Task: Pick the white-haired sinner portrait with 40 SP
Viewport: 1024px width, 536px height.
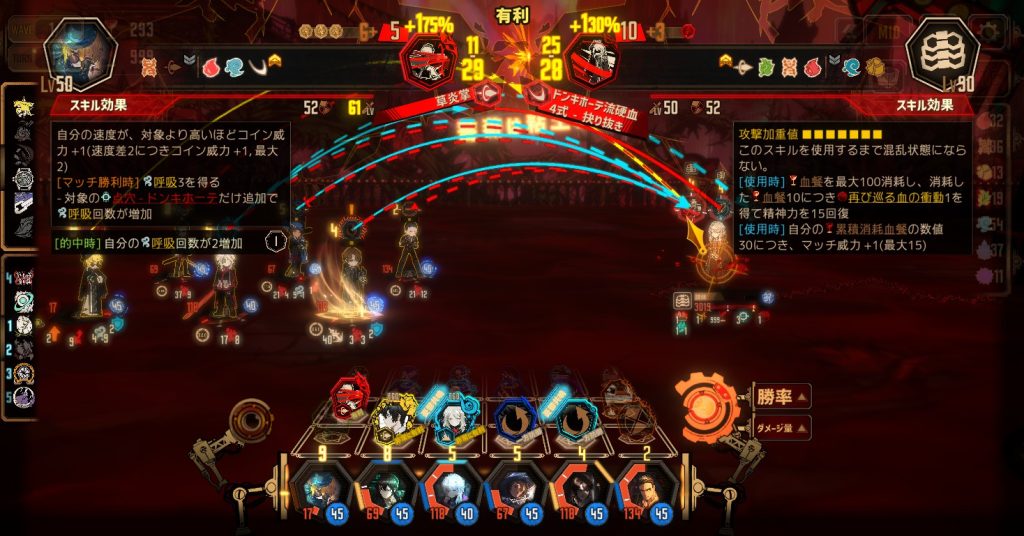Action: pos(450,494)
